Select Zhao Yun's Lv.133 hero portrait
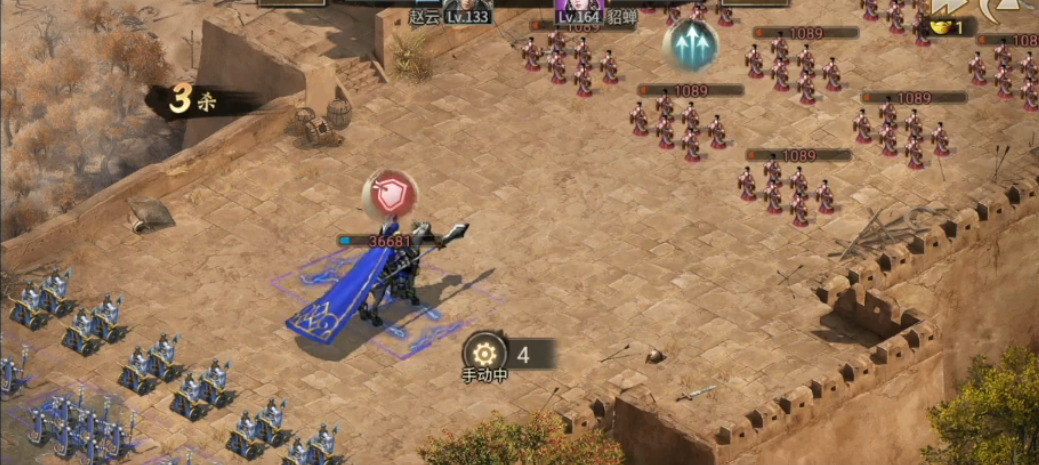The height and width of the screenshot is (465, 1039). [468, 9]
